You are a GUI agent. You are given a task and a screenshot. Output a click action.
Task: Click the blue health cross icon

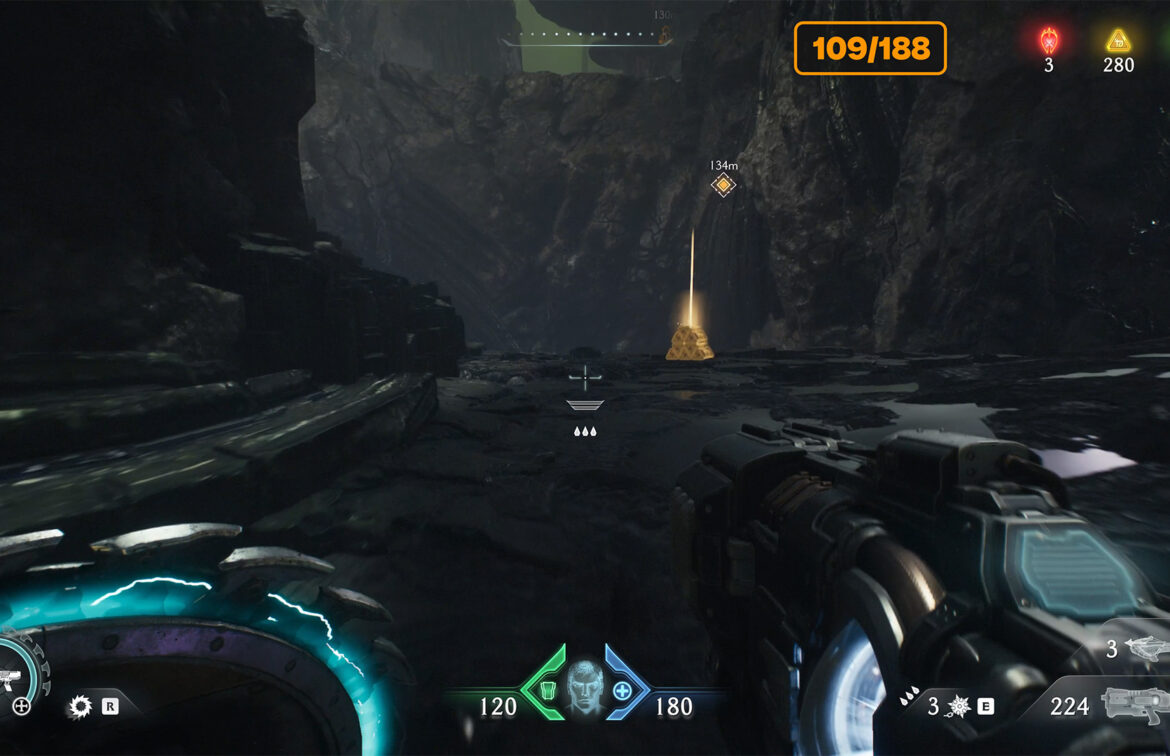coord(622,690)
